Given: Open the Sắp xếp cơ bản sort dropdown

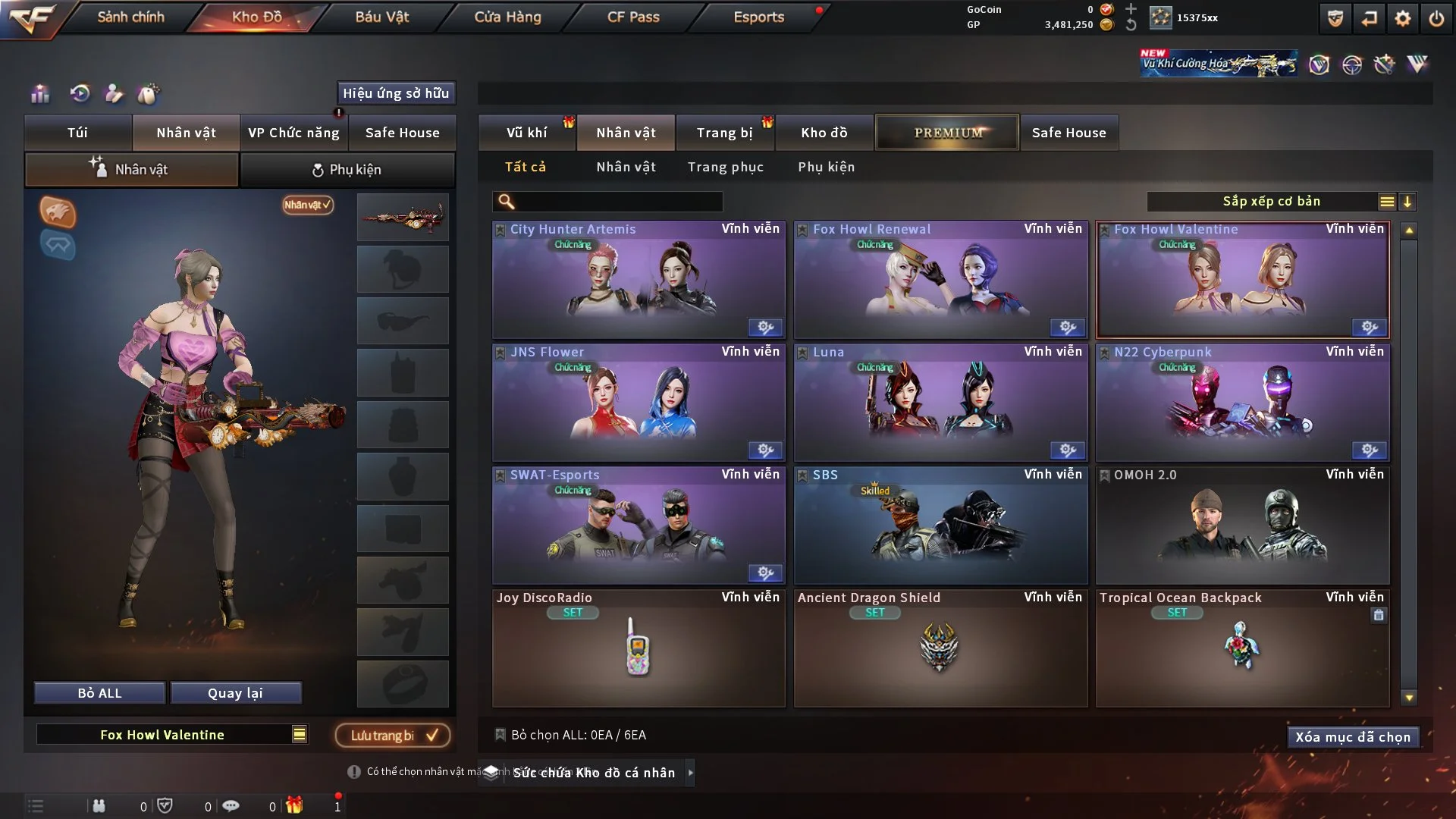Looking at the screenshot, I should (1271, 202).
